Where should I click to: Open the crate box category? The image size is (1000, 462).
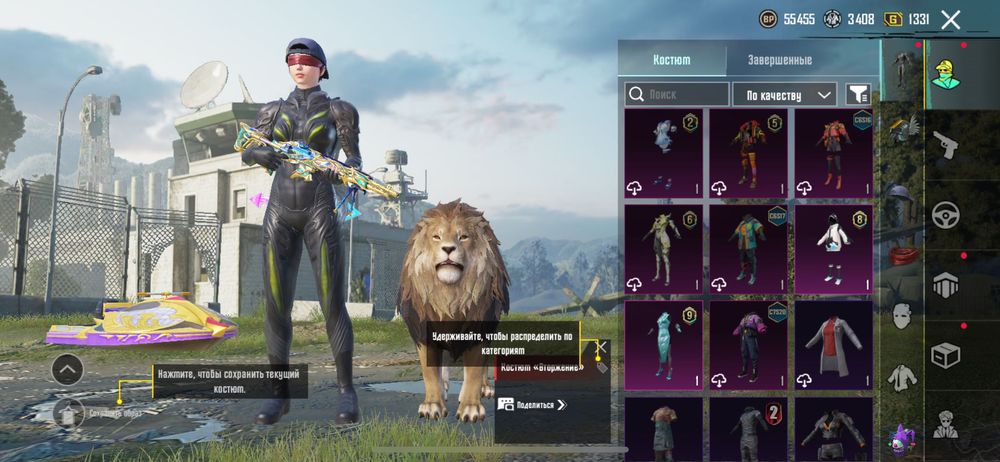point(944,355)
